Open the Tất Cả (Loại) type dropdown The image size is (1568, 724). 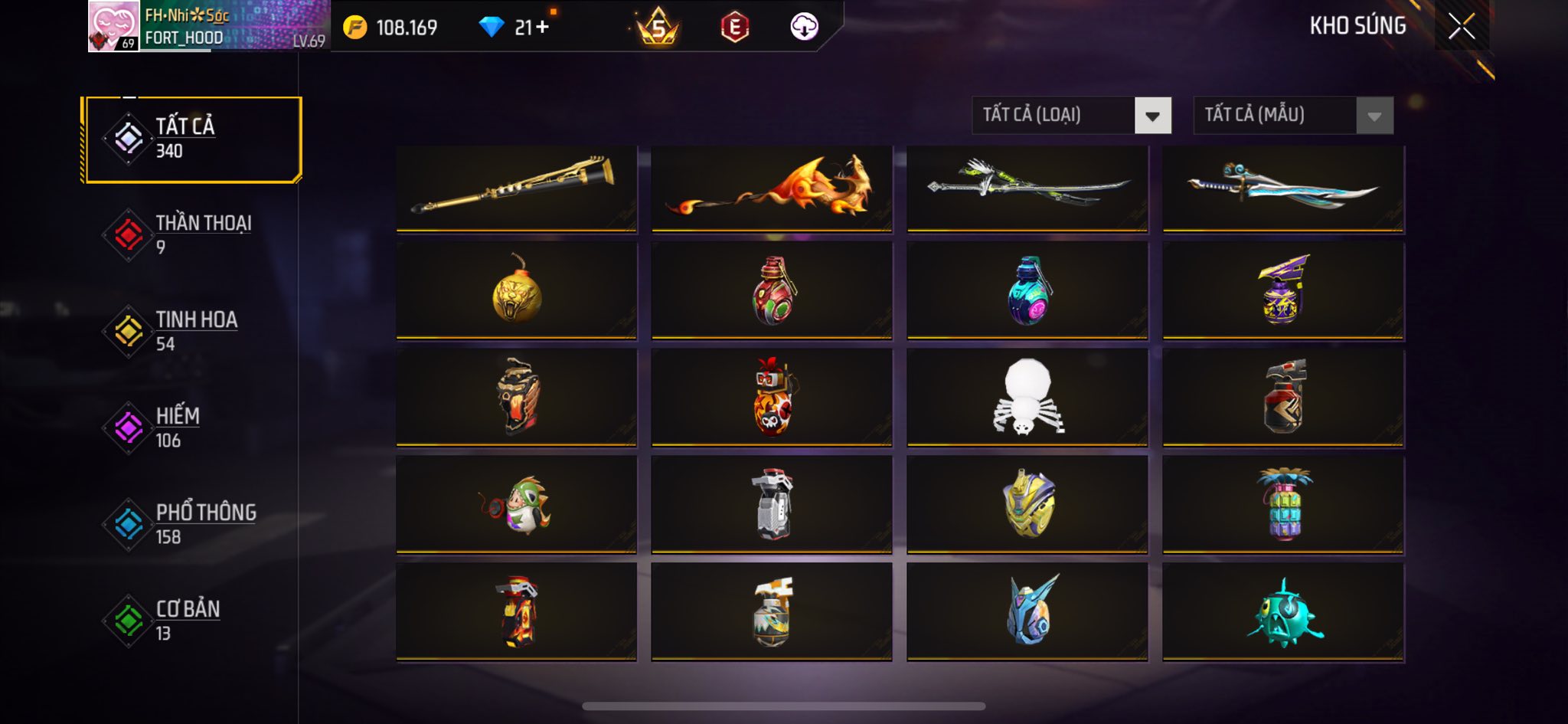1071,116
